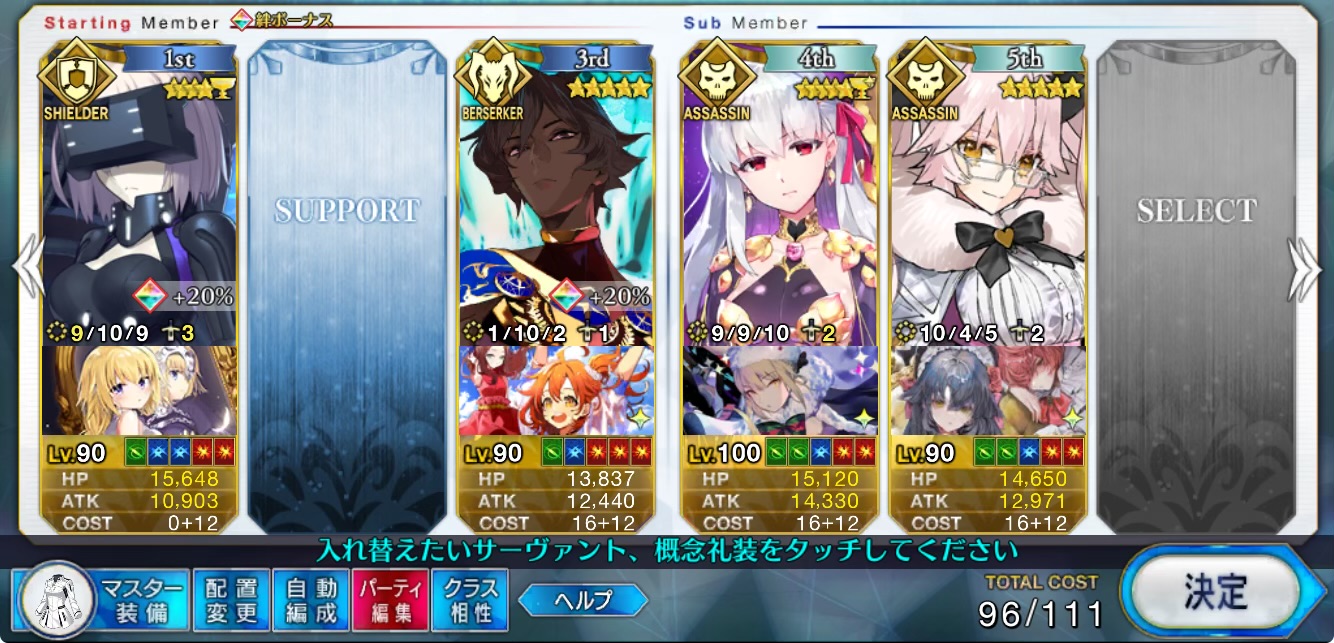Go to previous party with left arrow
The width and height of the screenshot is (1334, 643).
(x=27, y=268)
